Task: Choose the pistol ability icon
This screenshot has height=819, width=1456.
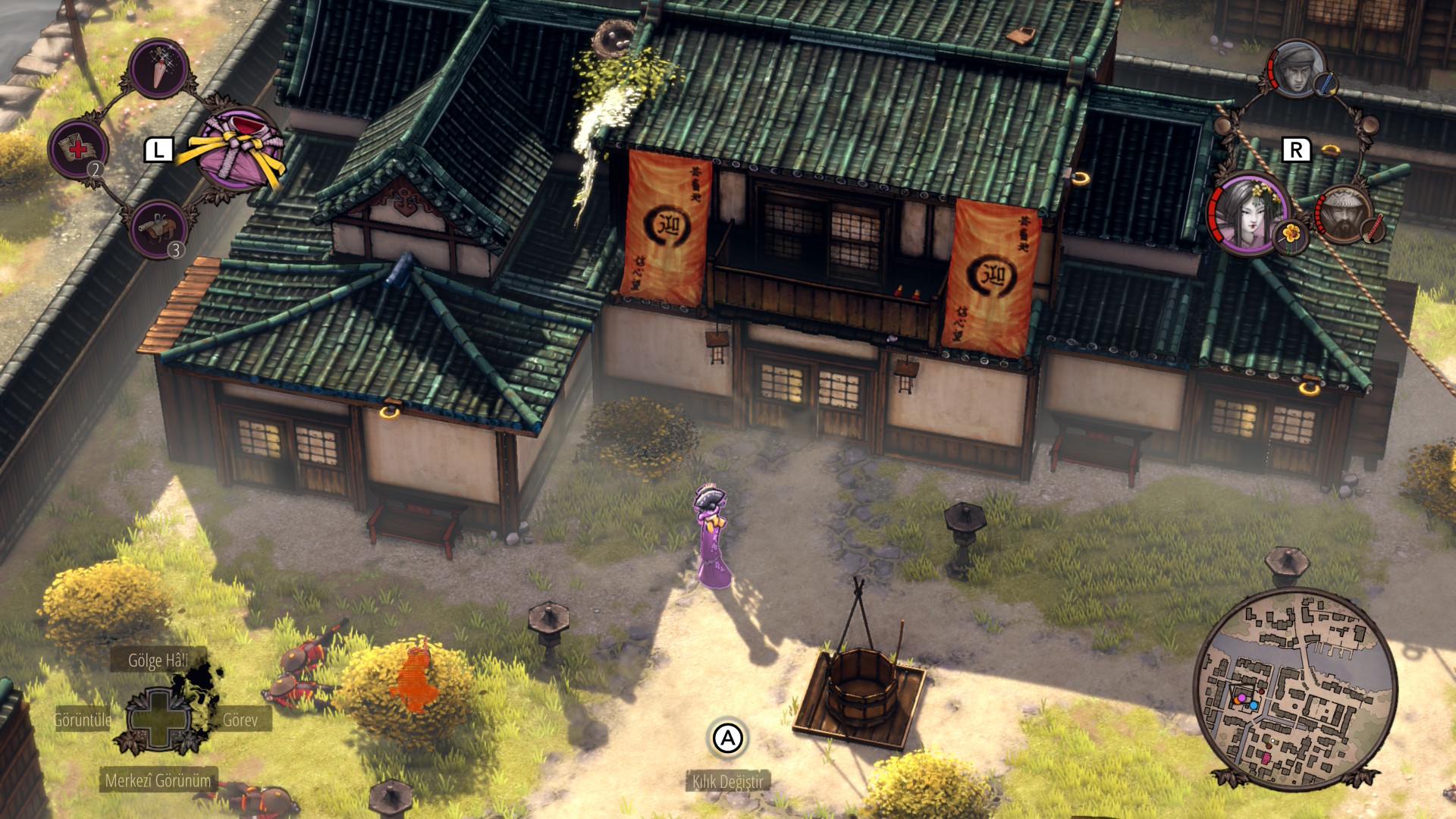Action: [158, 228]
